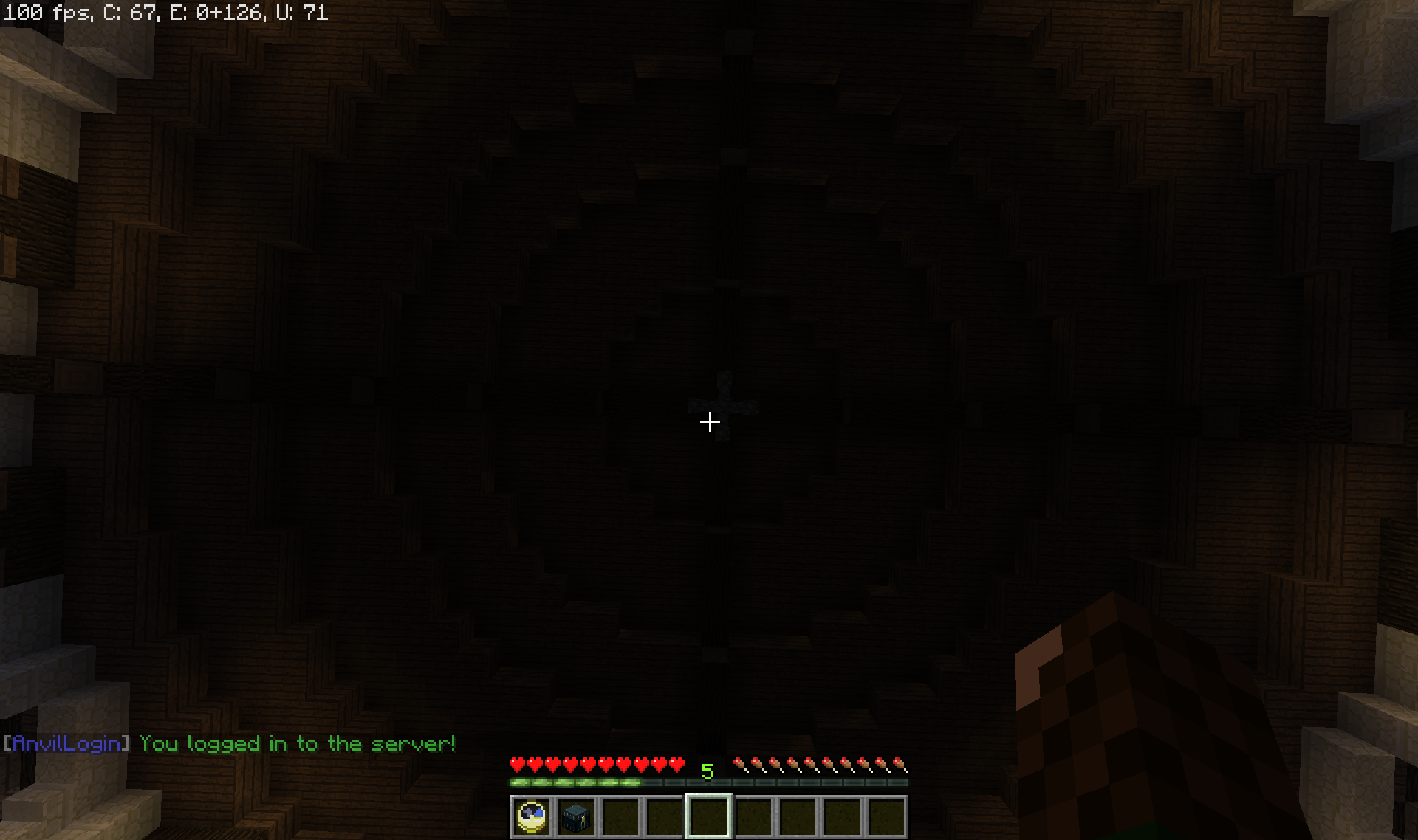Click the rightmost drumstick in the hunger bar
Screen dimensions: 1418x840
click(902, 765)
